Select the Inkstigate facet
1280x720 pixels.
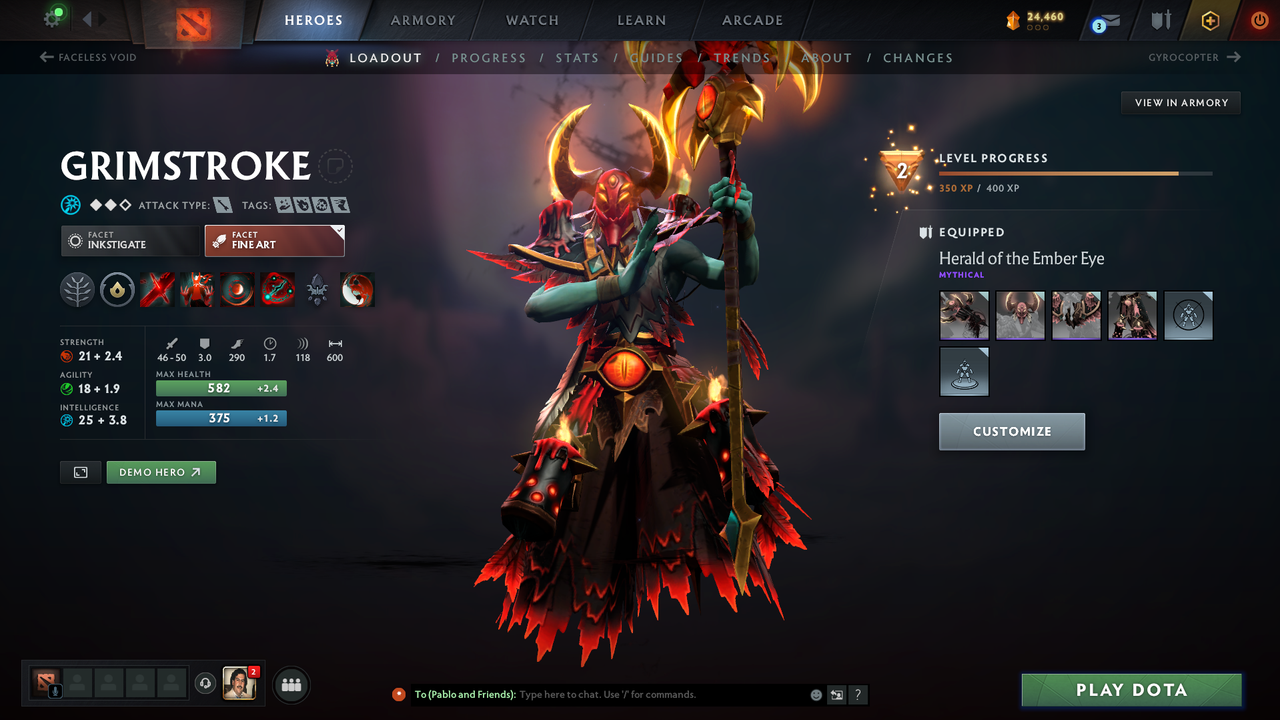[x=130, y=240]
